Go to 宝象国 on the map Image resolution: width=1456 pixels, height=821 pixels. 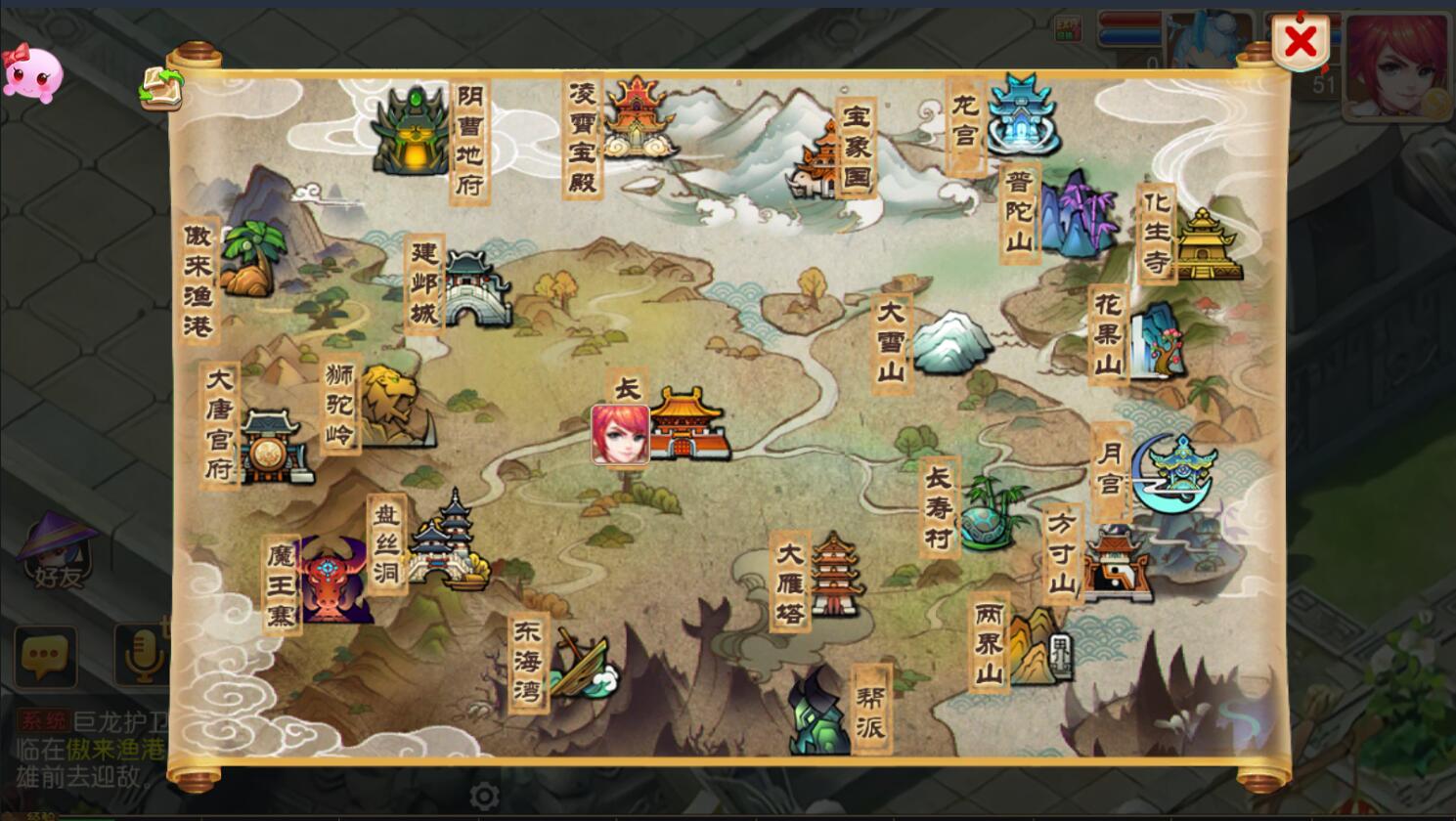click(819, 163)
